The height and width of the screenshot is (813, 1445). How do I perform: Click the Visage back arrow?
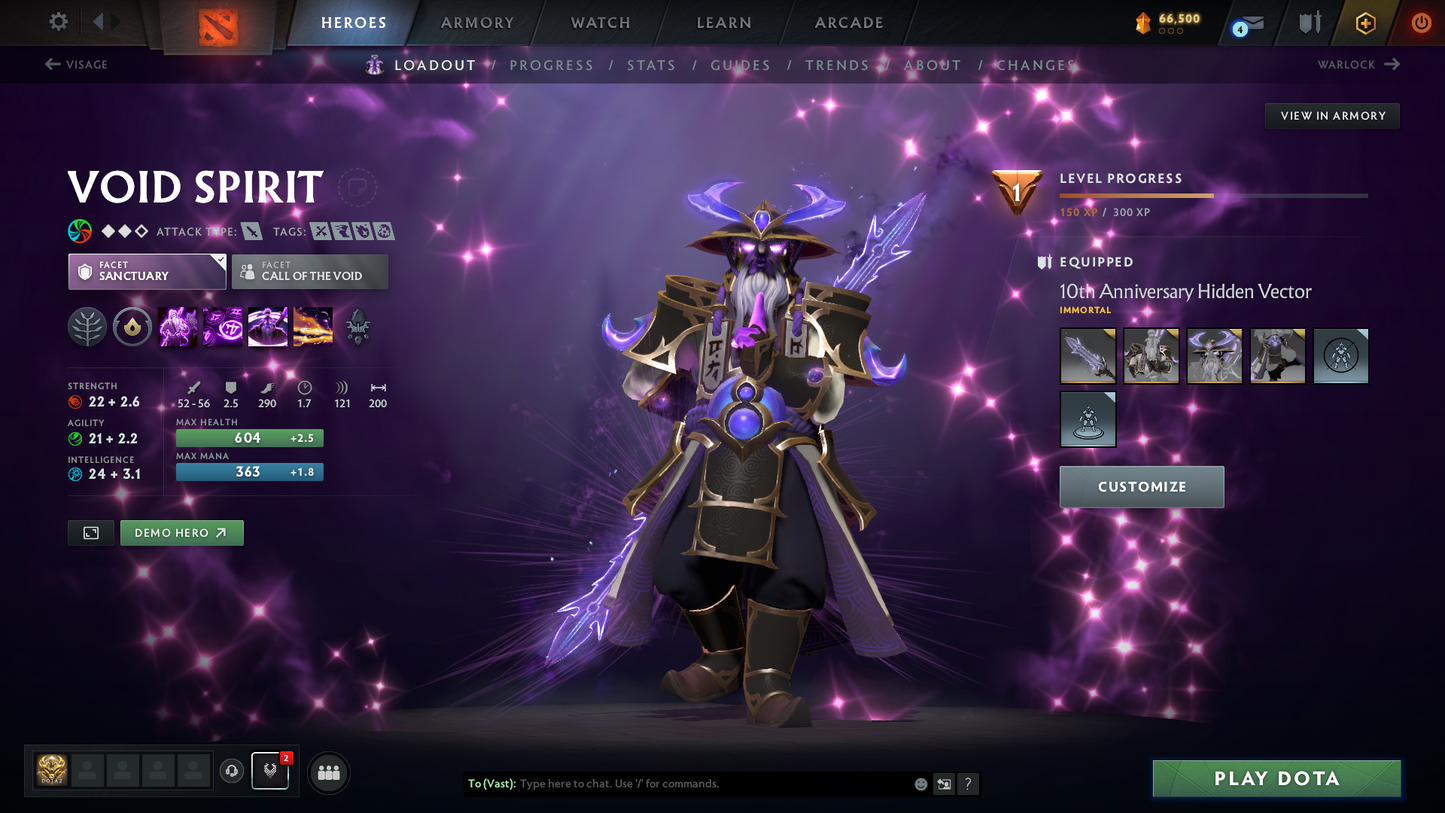[51, 64]
